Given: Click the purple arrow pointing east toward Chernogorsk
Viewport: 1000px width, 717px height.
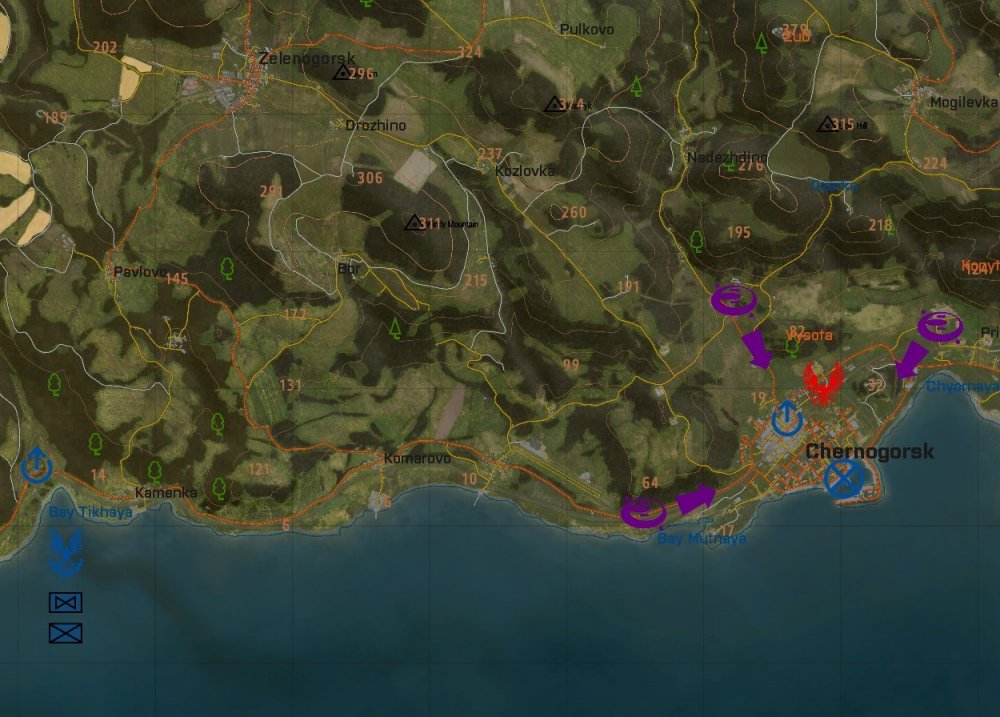Looking at the screenshot, I should [x=696, y=498].
